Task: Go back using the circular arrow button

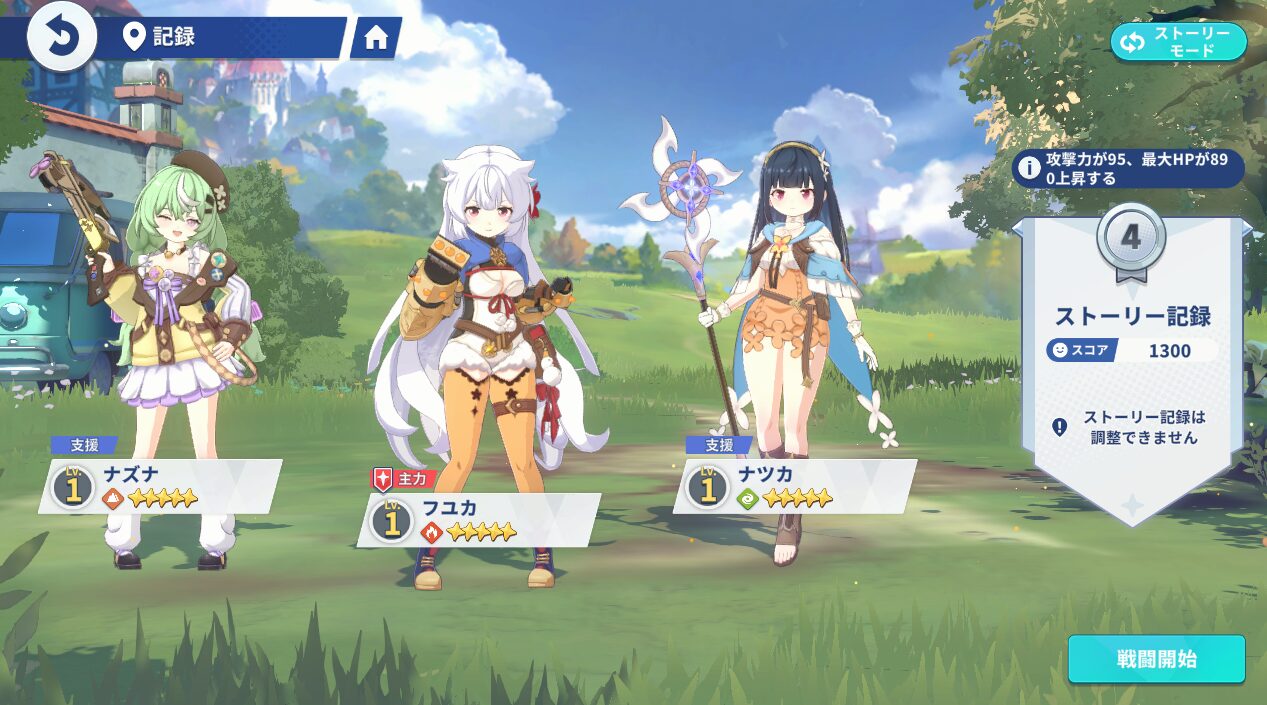Action: coord(61,38)
